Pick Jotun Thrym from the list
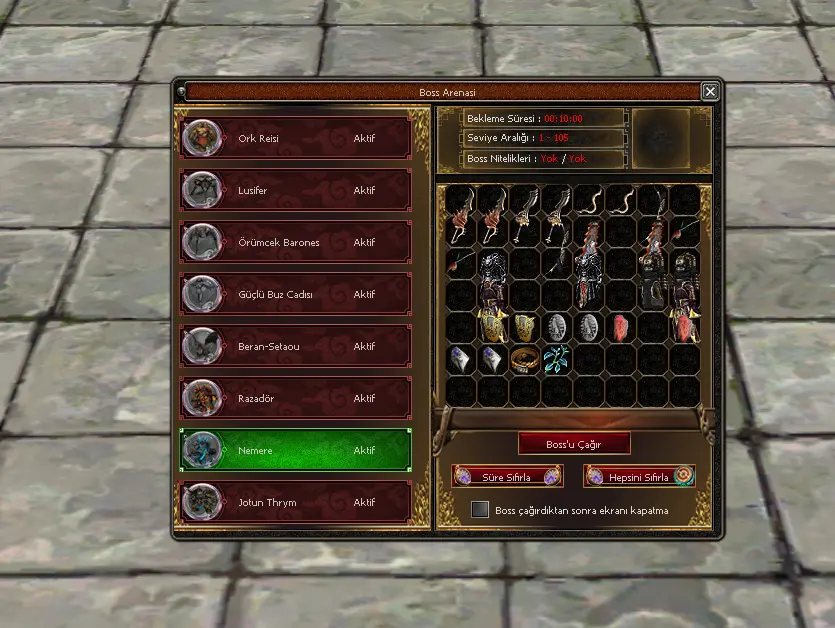835x628 pixels. (x=296, y=502)
